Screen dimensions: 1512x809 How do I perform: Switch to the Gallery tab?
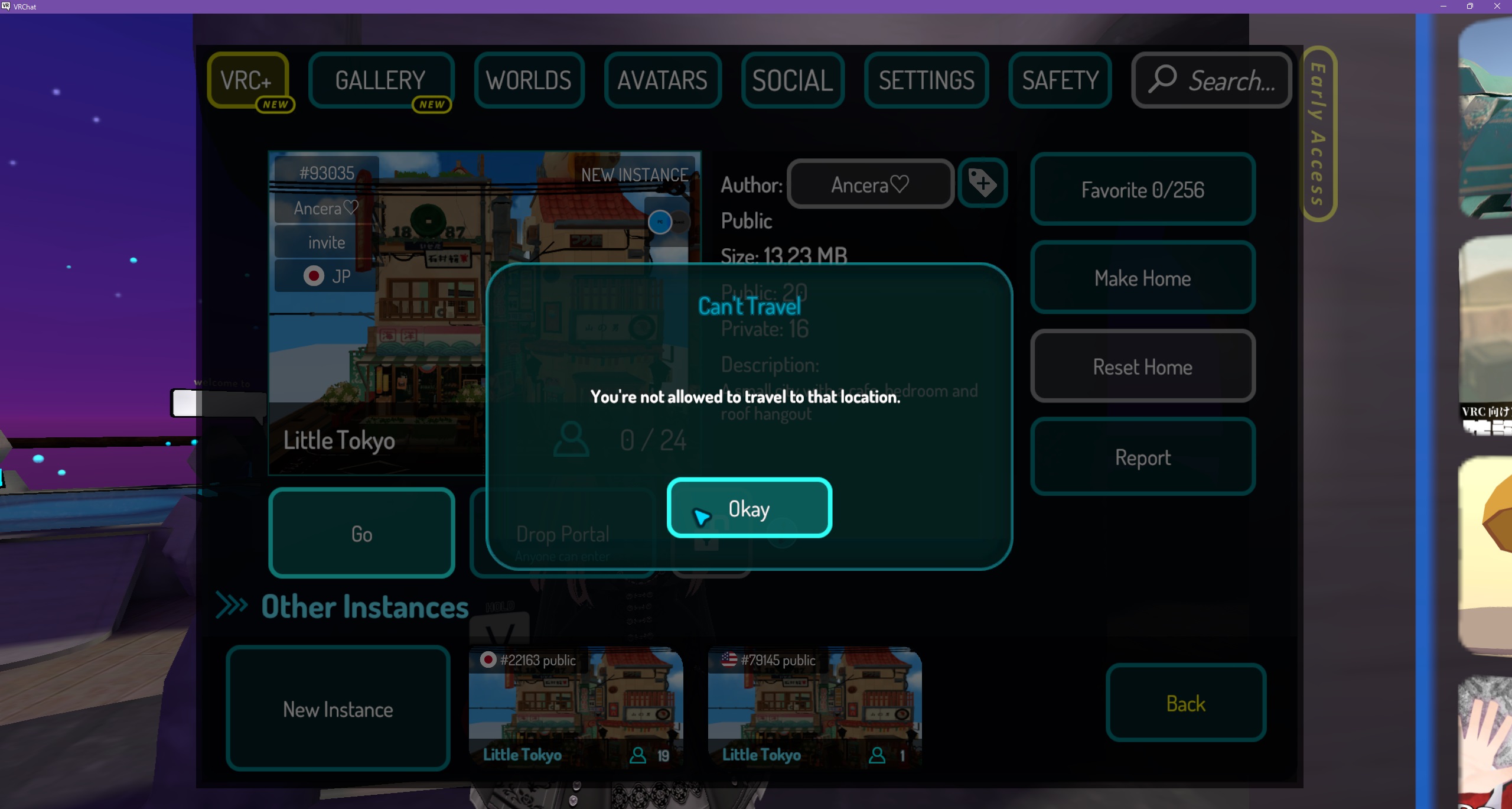381,80
